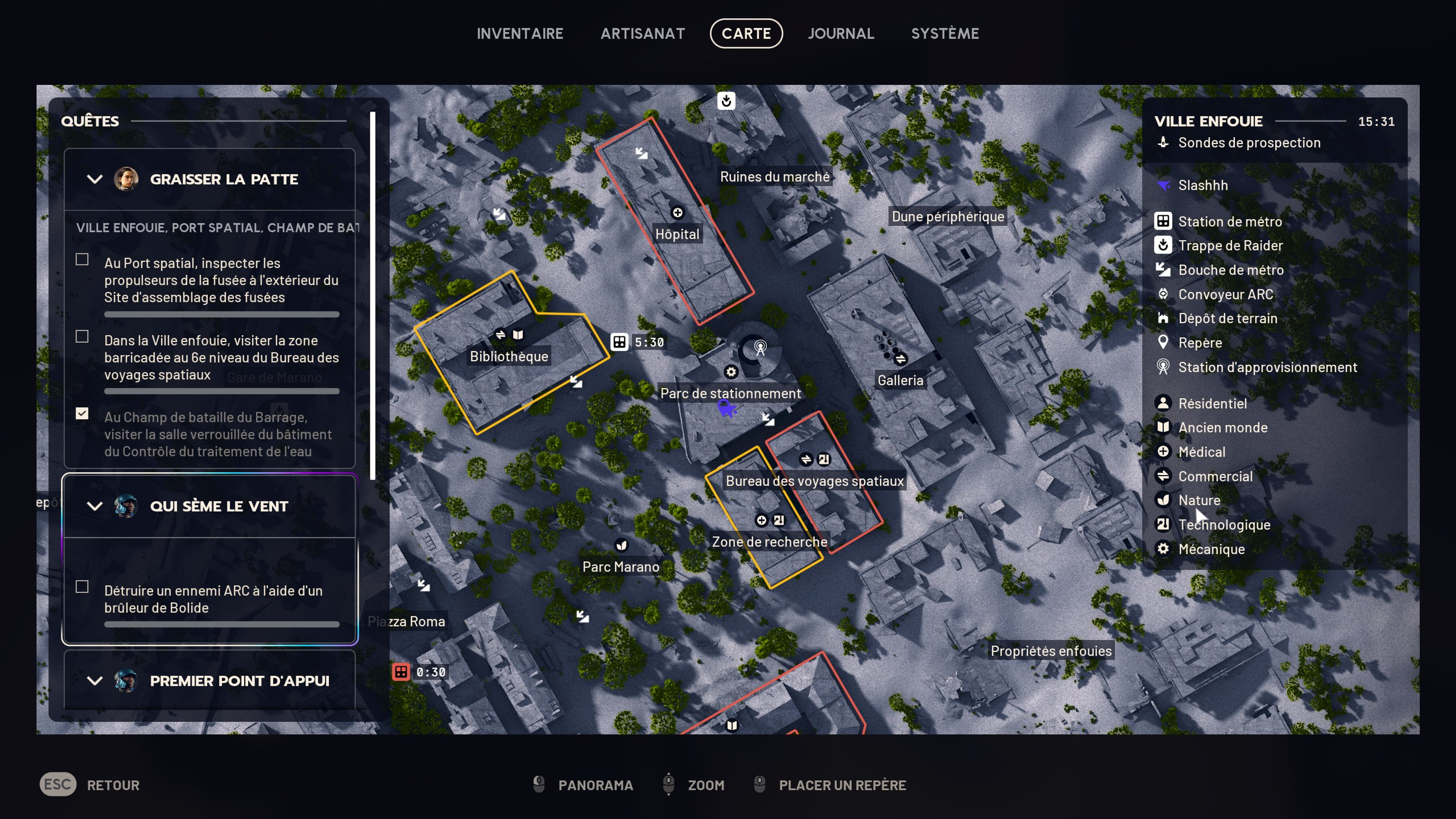This screenshot has width=1456, height=819.
Task: Click the Dépôt de terrain icon
Action: (1164, 318)
